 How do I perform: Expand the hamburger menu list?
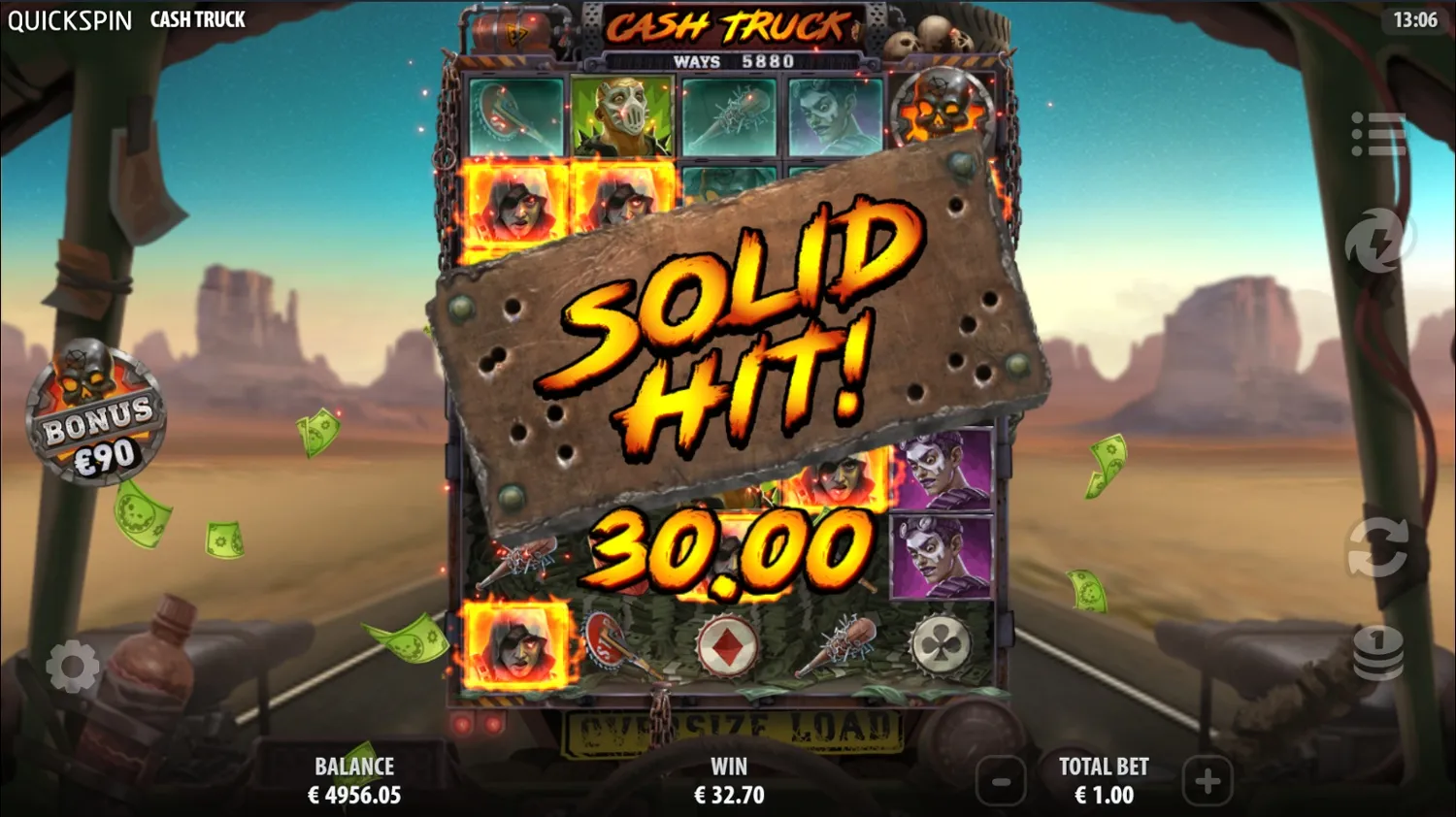coord(1378,136)
